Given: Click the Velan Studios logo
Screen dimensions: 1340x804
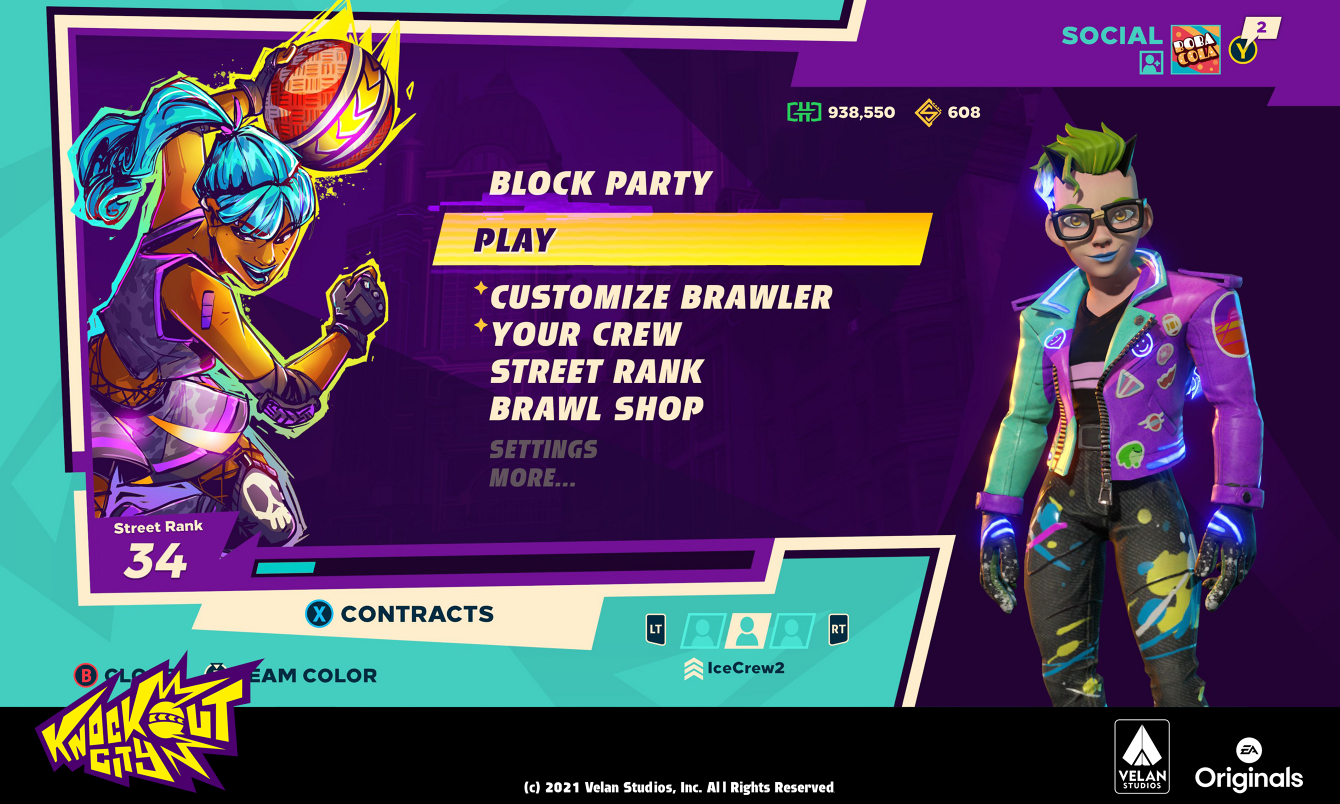Looking at the screenshot, I should pyautogui.click(x=1143, y=757).
